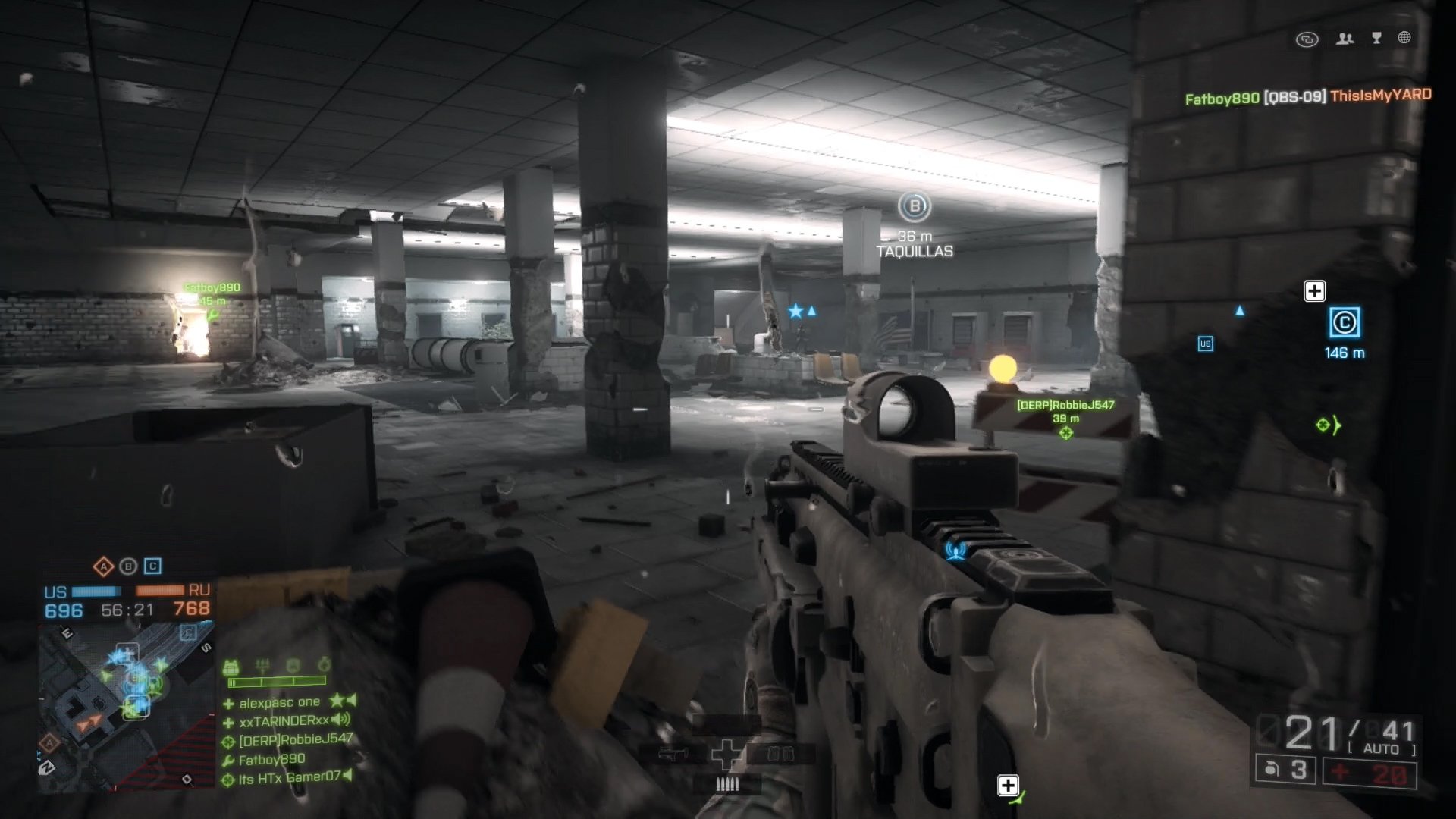Viewport: 1456px width, 819px height.
Task: Click the C objective marker at 146 m
Action: click(1345, 323)
